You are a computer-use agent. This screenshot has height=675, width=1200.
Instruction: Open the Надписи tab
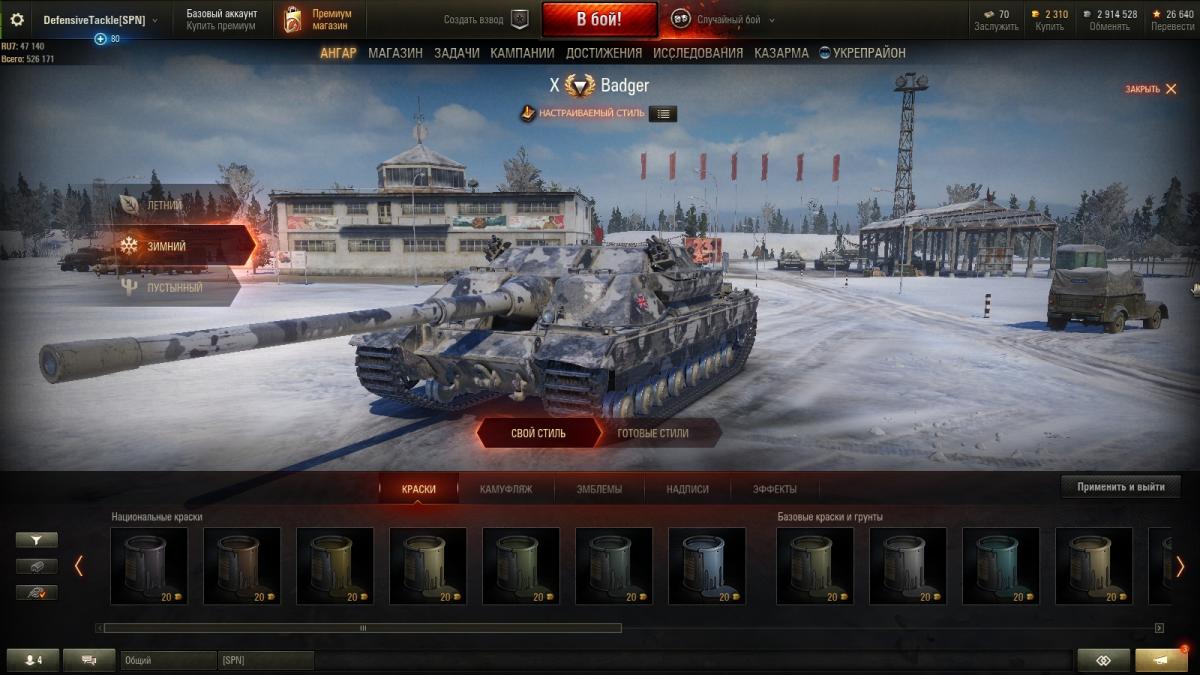point(688,489)
